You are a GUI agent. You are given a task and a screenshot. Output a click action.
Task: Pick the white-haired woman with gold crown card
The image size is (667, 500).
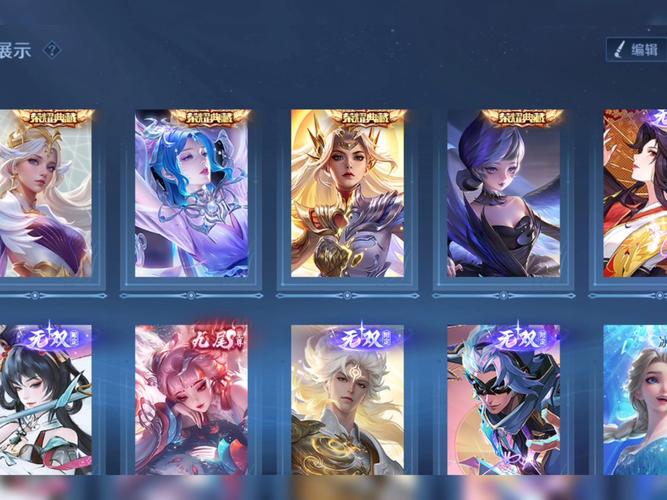click(45, 195)
